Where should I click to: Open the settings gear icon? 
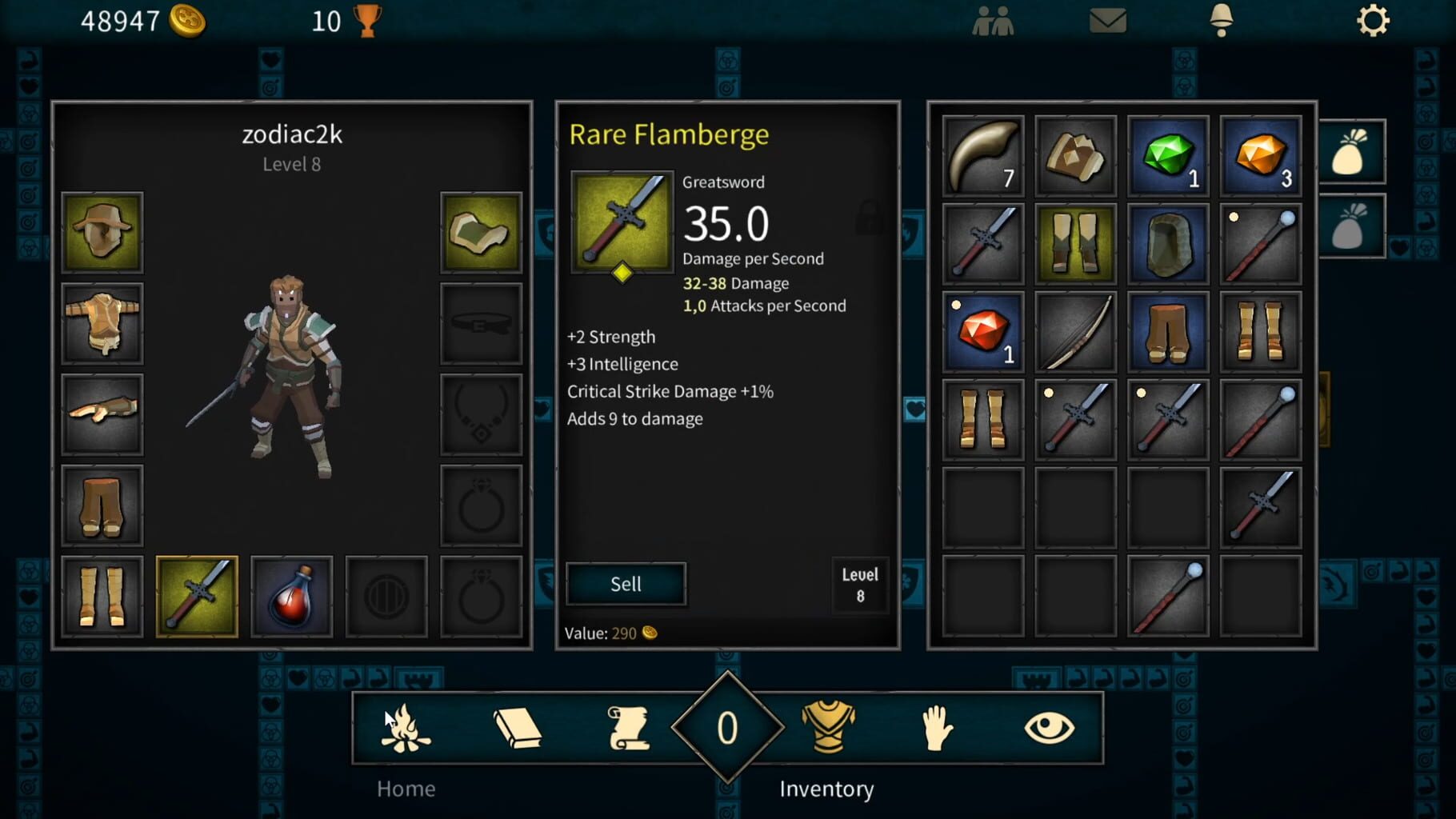(x=1374, y=21)
